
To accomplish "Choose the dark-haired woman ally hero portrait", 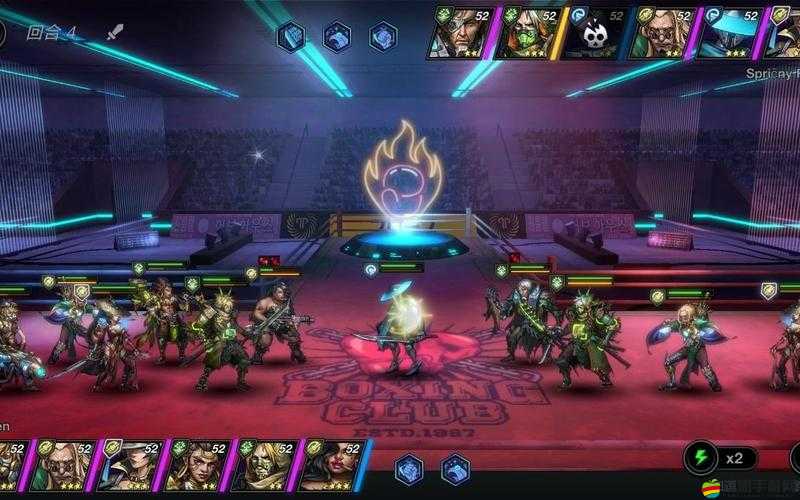I will tap(331, 464).
